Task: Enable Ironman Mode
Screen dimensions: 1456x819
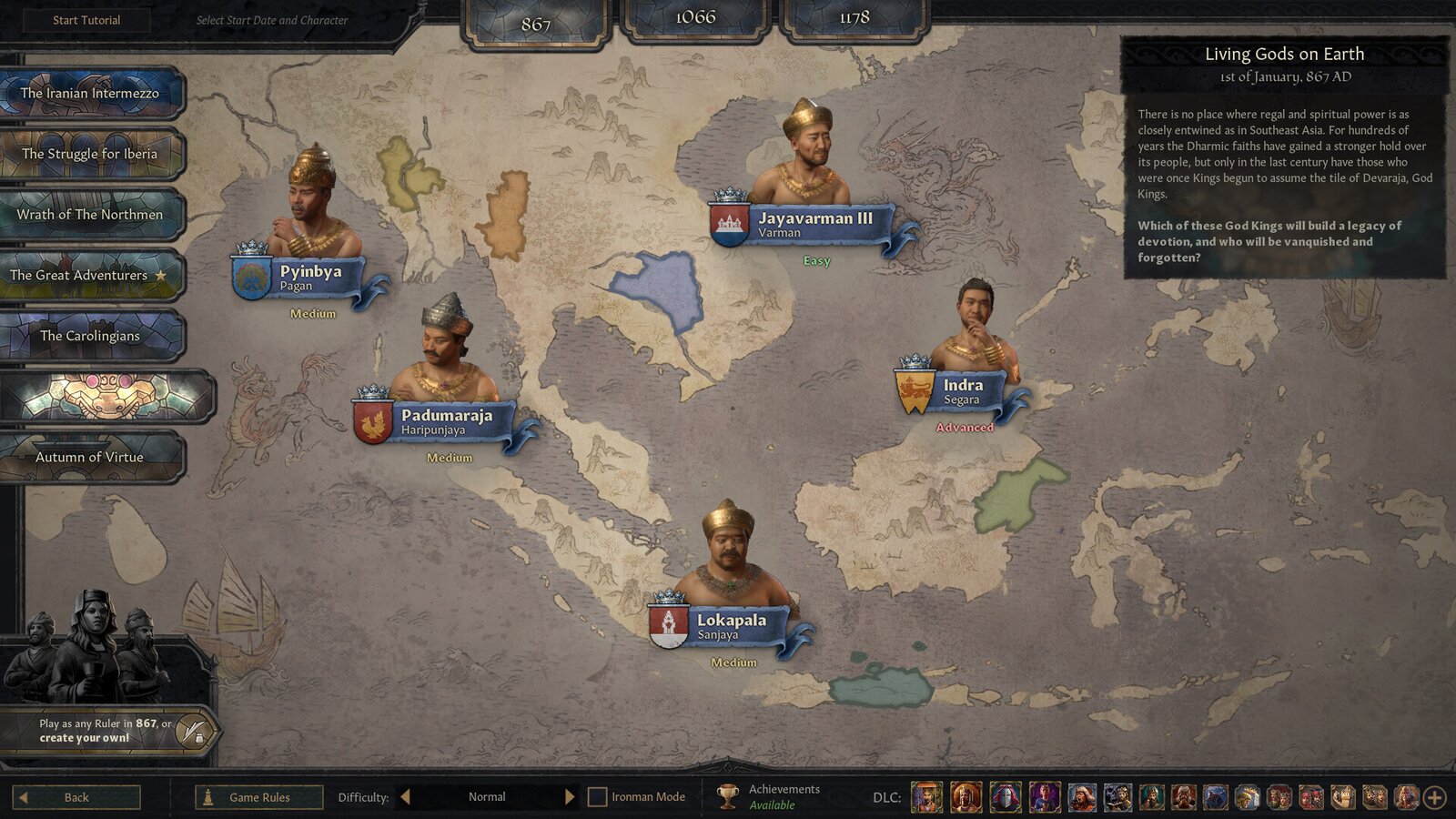Action: tap(597, 795)
